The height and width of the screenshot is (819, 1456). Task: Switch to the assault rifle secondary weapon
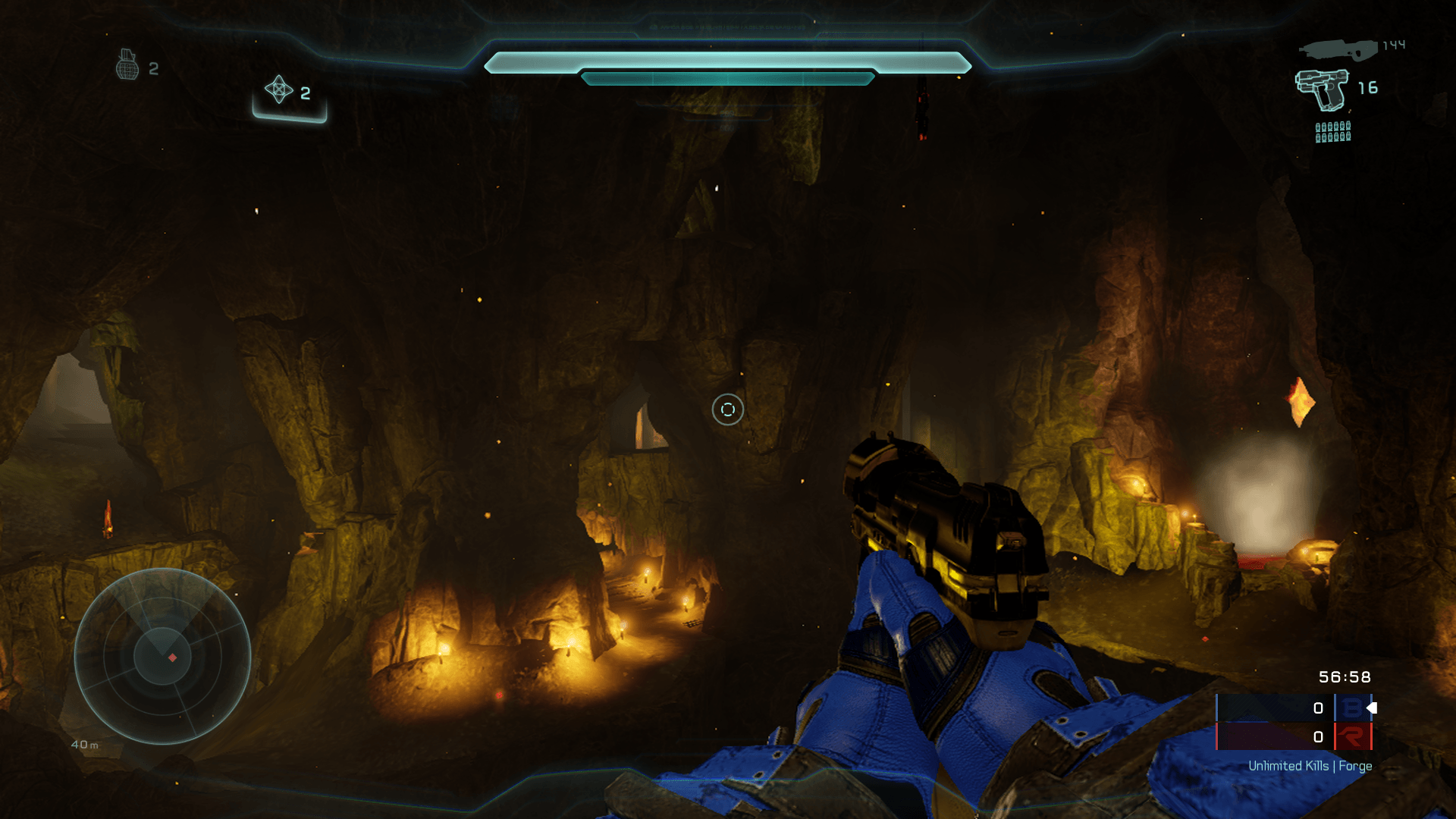(1338, 49)
